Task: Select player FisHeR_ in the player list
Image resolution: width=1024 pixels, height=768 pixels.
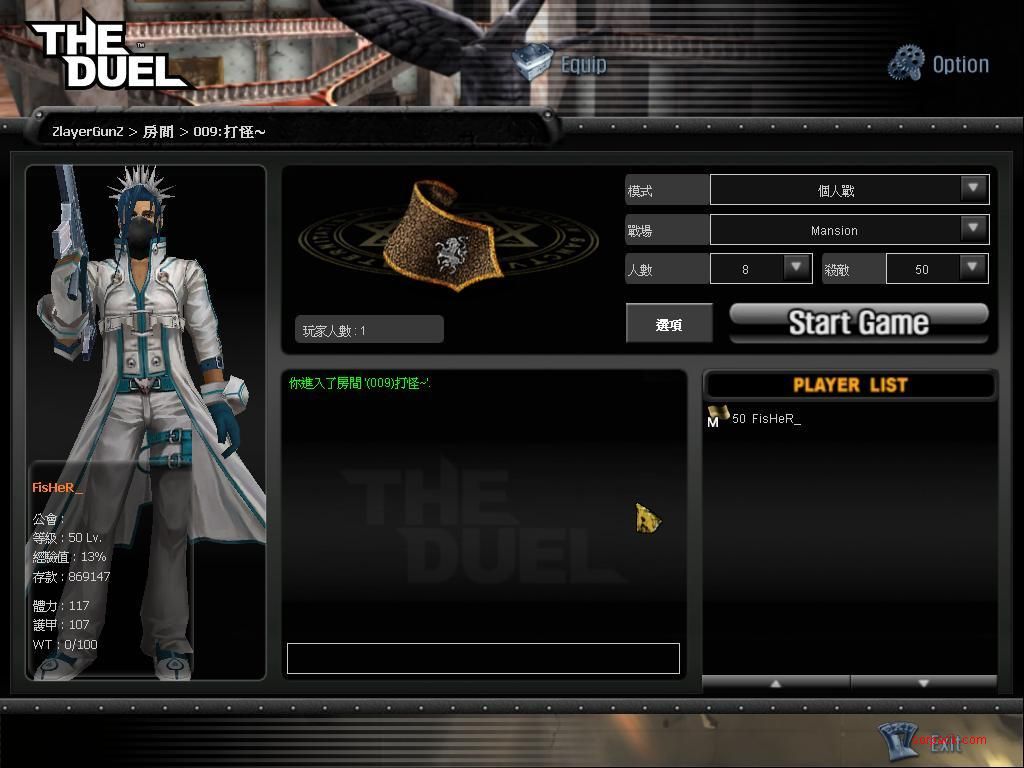Action: pos(766,419)
